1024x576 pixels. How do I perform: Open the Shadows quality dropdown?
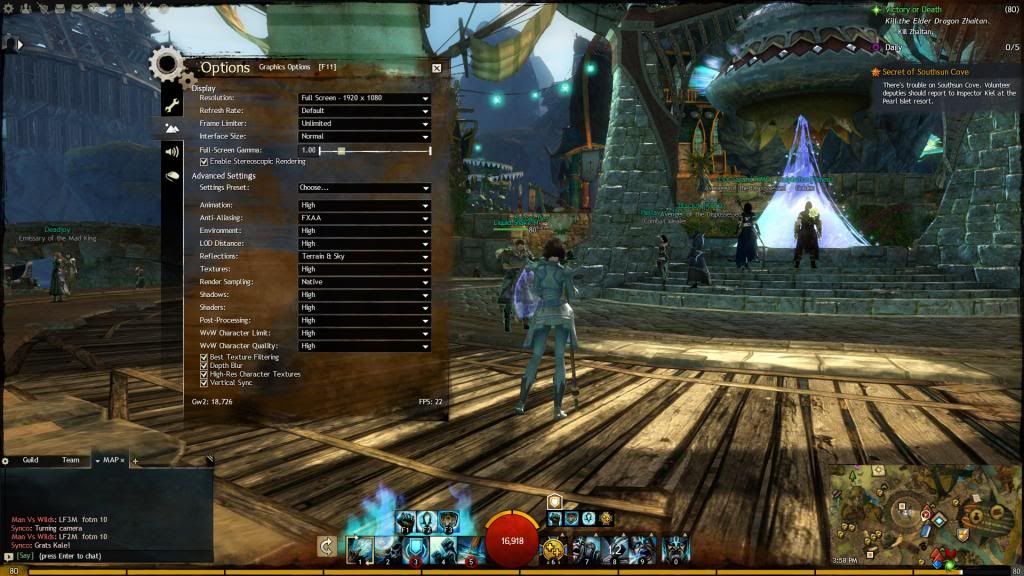[364, 295]
